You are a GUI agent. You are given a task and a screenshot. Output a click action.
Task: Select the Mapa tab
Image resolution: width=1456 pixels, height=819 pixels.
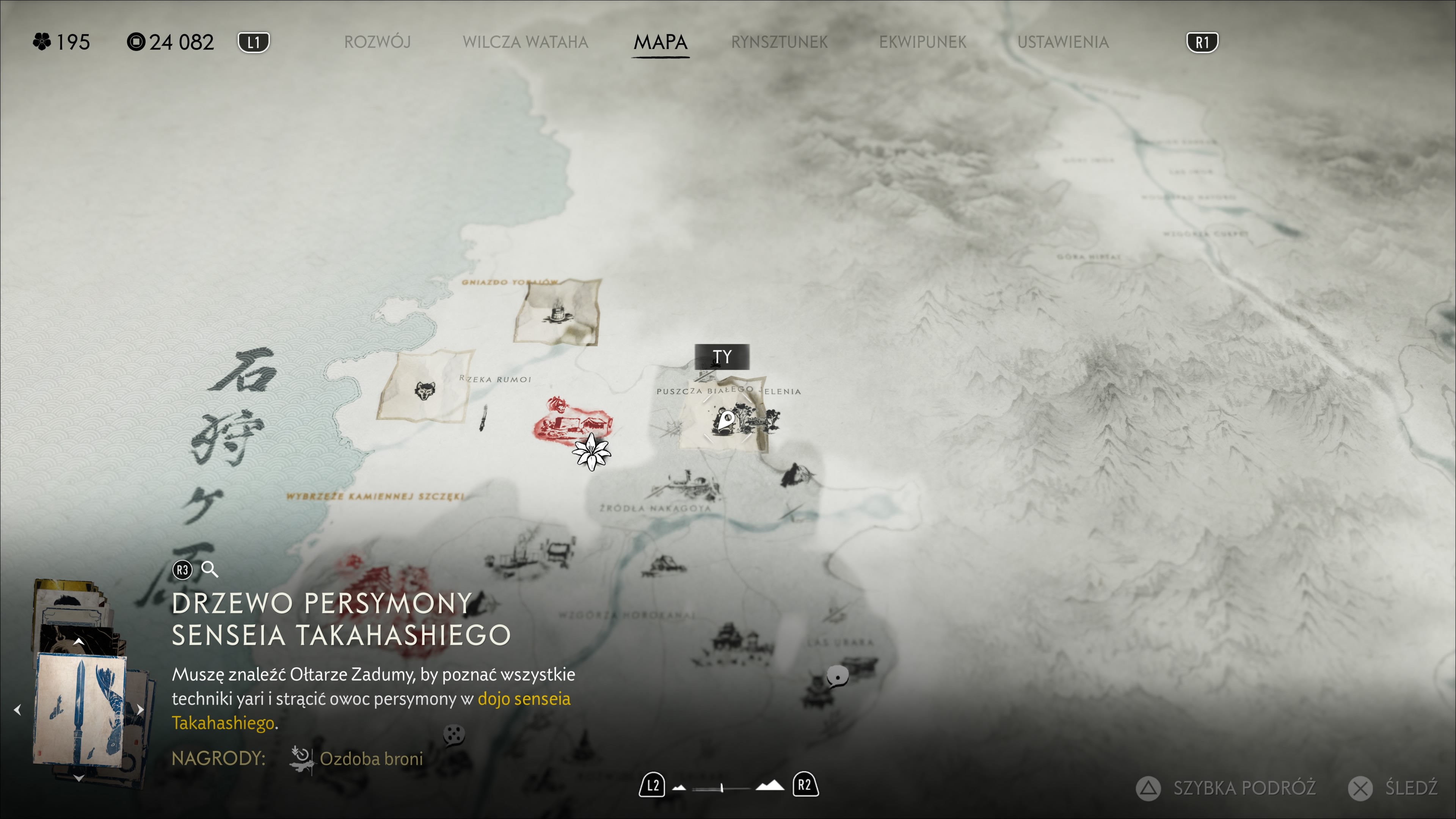click(x=660, y=42)
